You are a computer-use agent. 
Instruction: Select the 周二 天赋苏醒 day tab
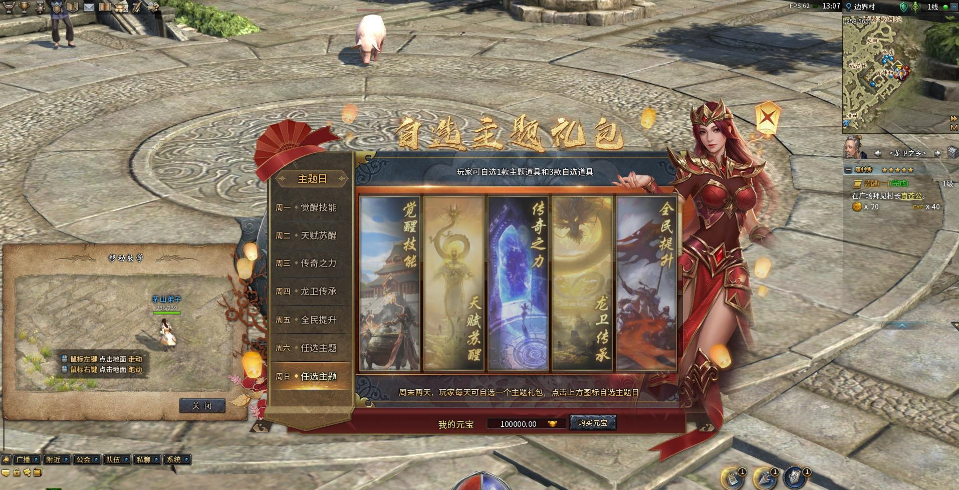point(312,236)
